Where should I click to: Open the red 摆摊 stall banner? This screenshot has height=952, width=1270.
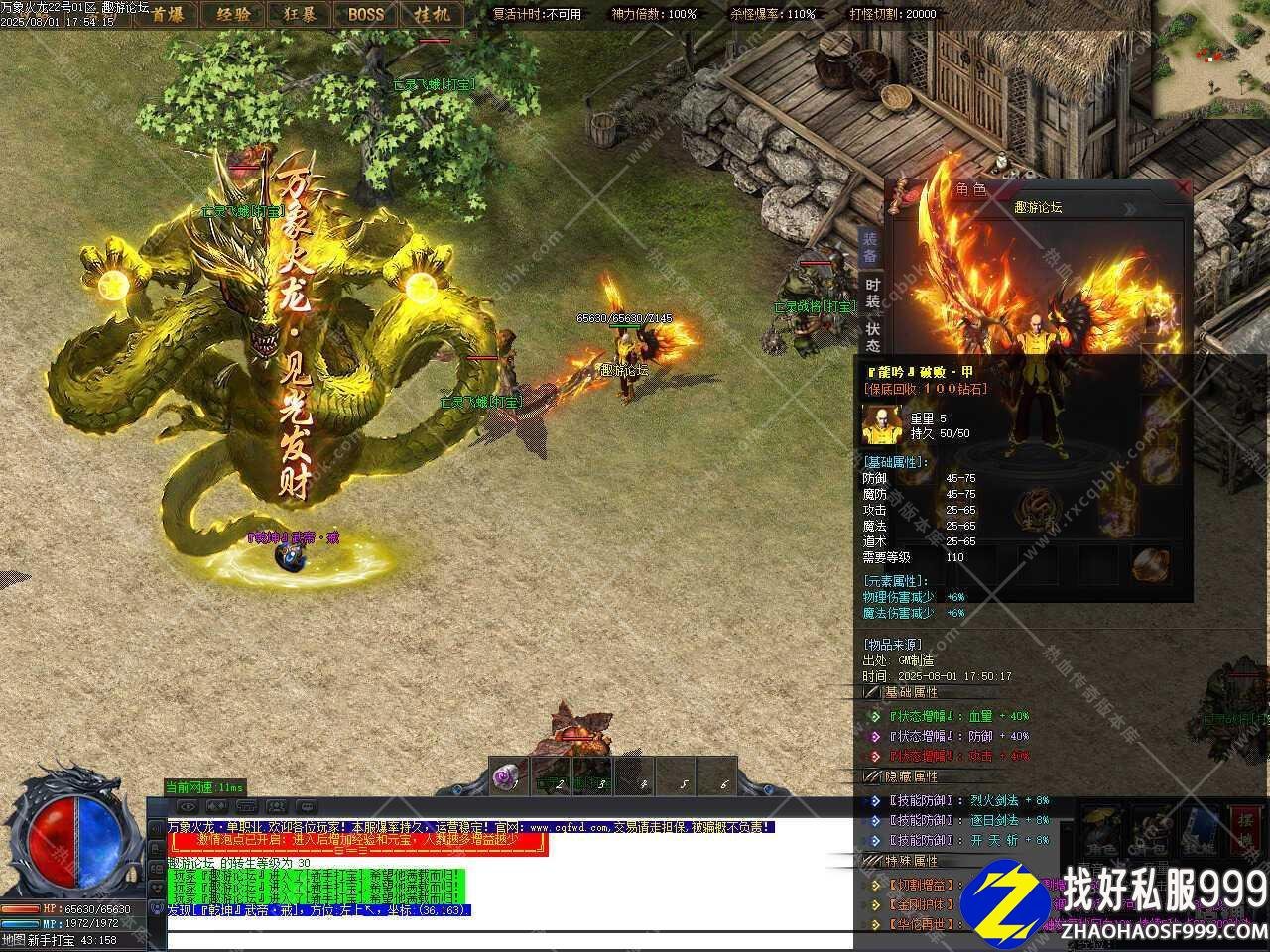click(1246, 831)
